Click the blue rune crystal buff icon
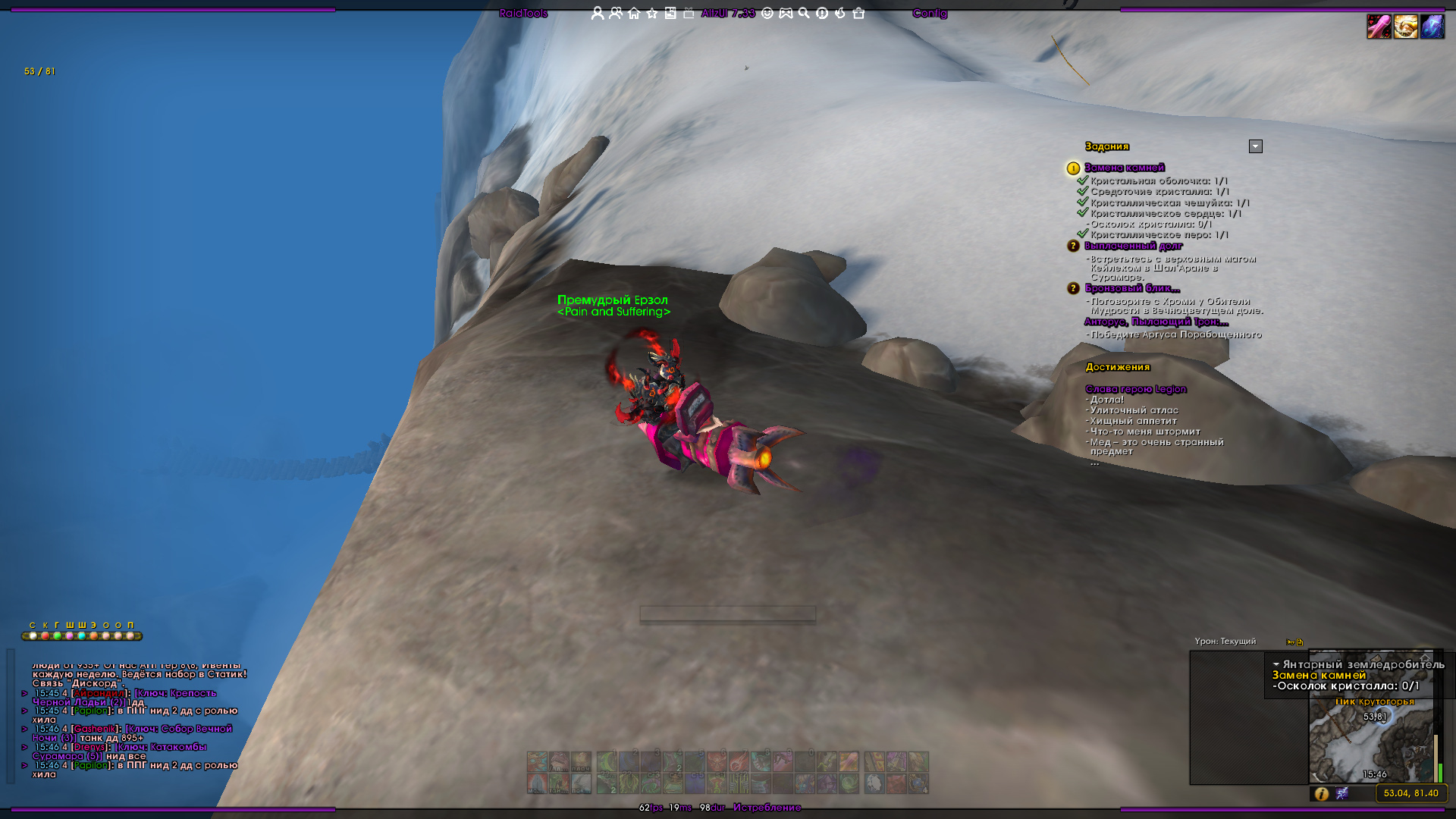The image size is (1456, 819). click(1432, 27)
